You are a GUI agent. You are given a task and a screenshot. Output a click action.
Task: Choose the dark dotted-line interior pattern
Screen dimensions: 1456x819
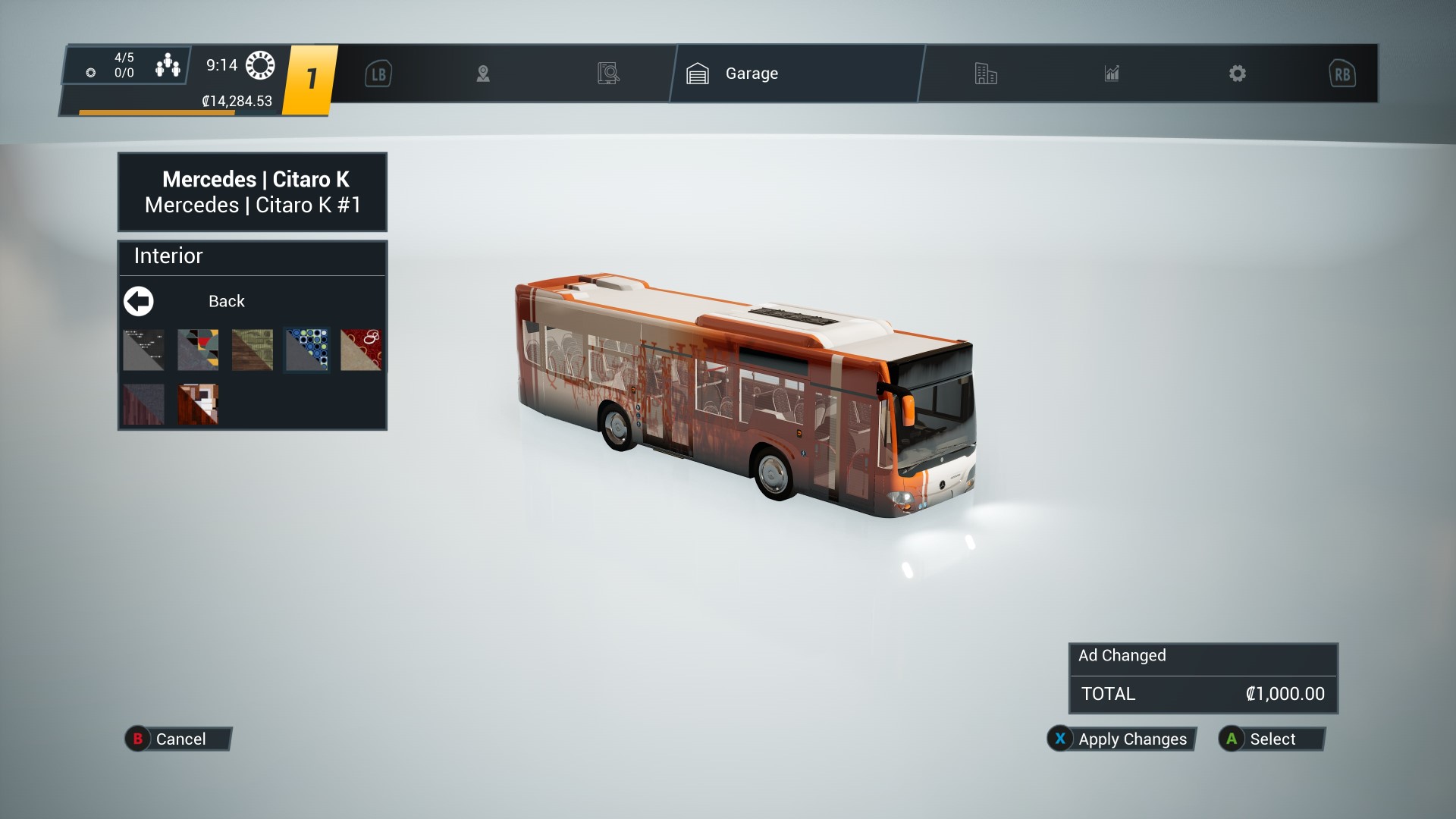[x=143, y=350]
